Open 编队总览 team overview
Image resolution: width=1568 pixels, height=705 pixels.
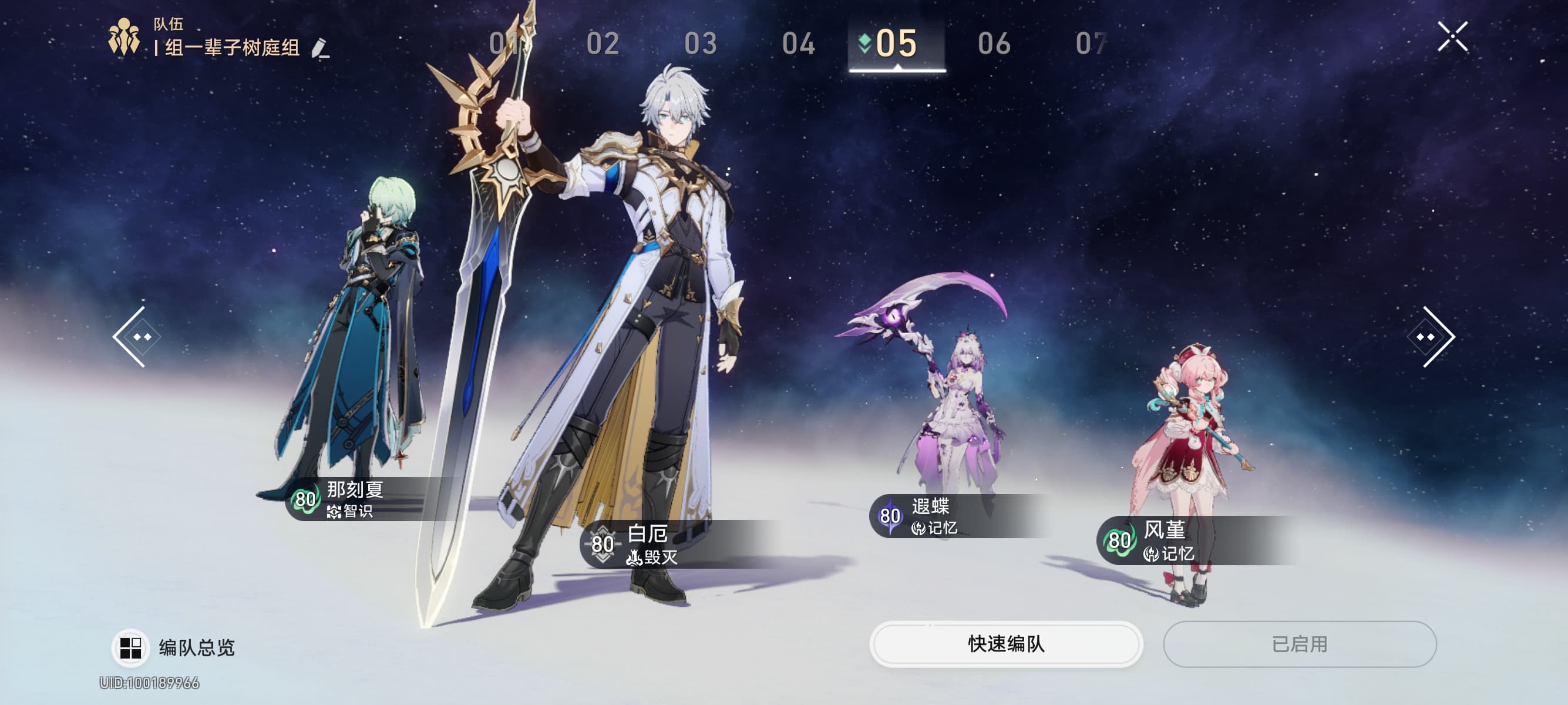(x=174, y=647)
